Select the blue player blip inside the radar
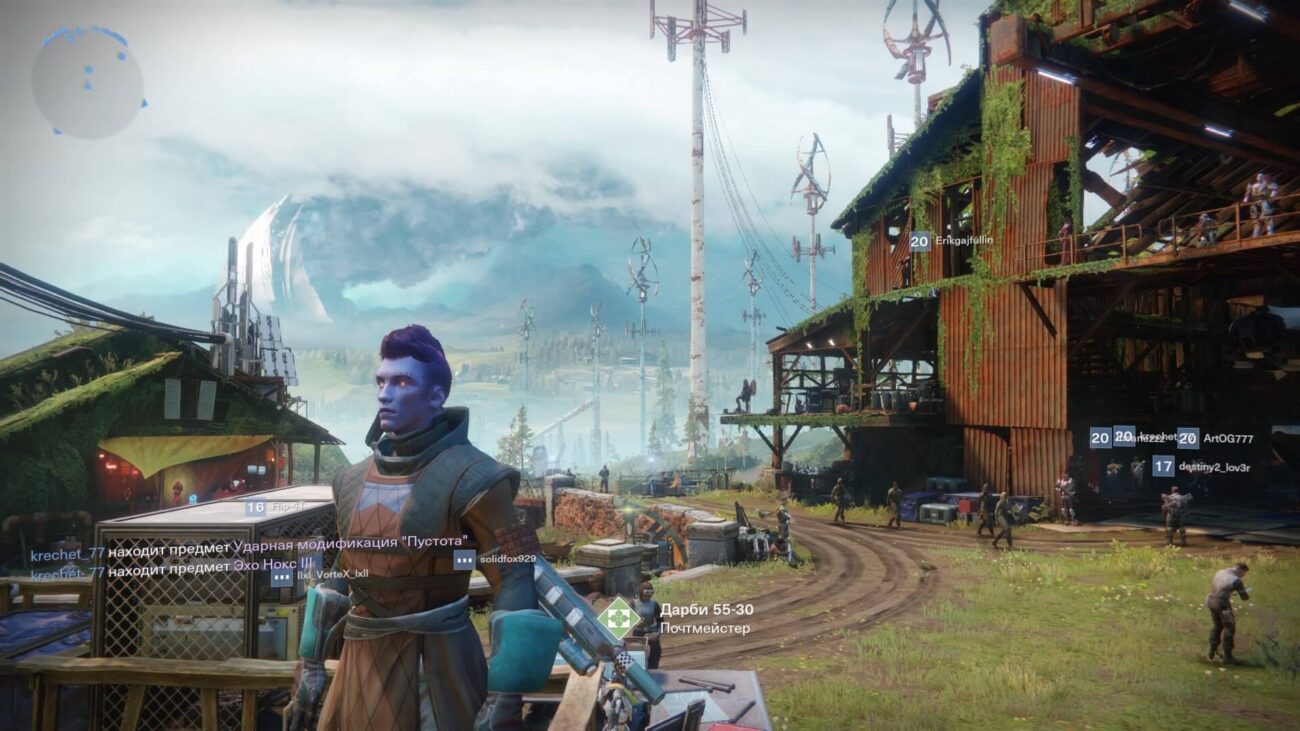The height and width of the screenshot is (731, 1300). point(89,70)
